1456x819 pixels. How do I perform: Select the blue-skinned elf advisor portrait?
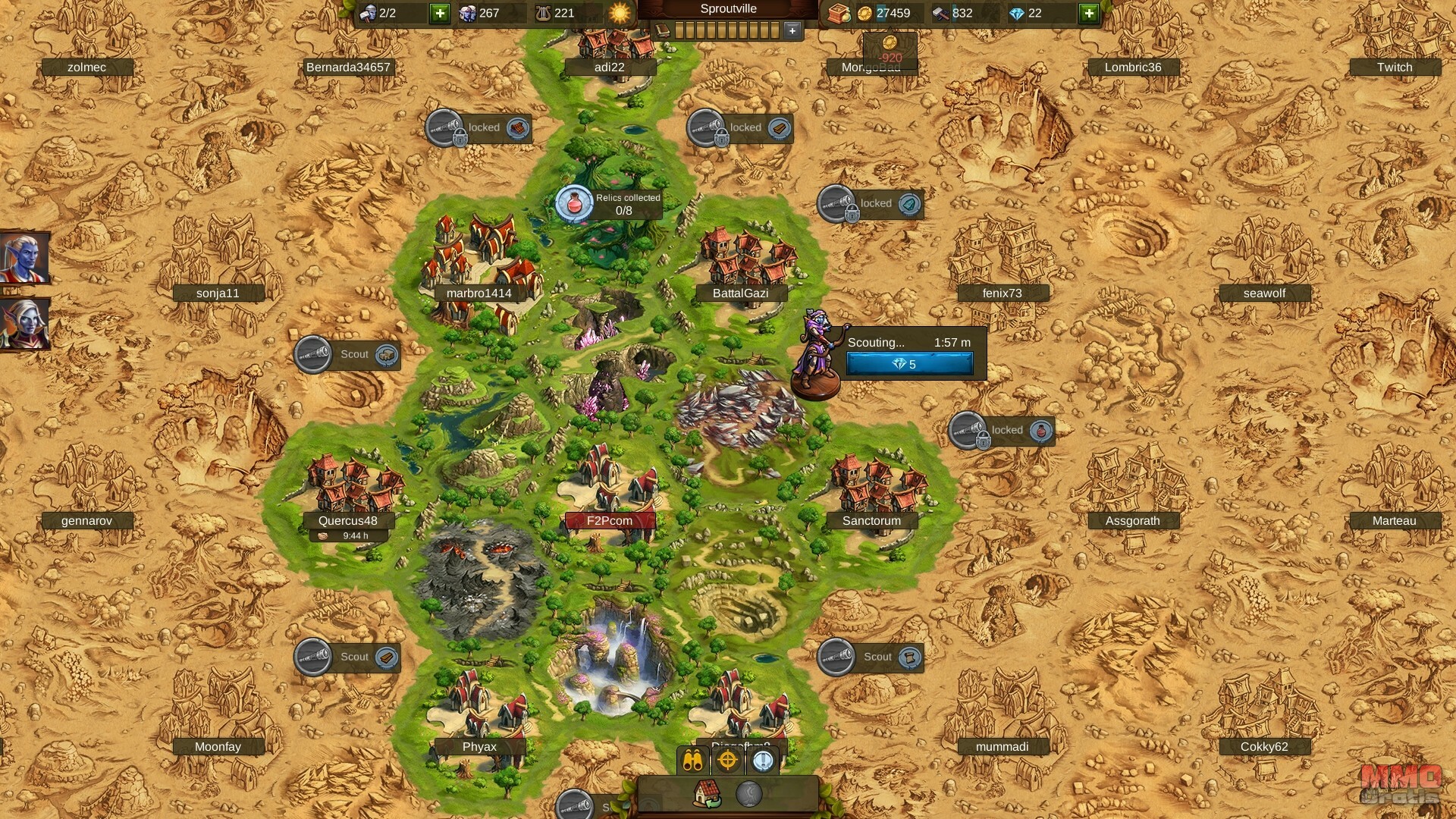pyautogui.click(x=24, y=258)
